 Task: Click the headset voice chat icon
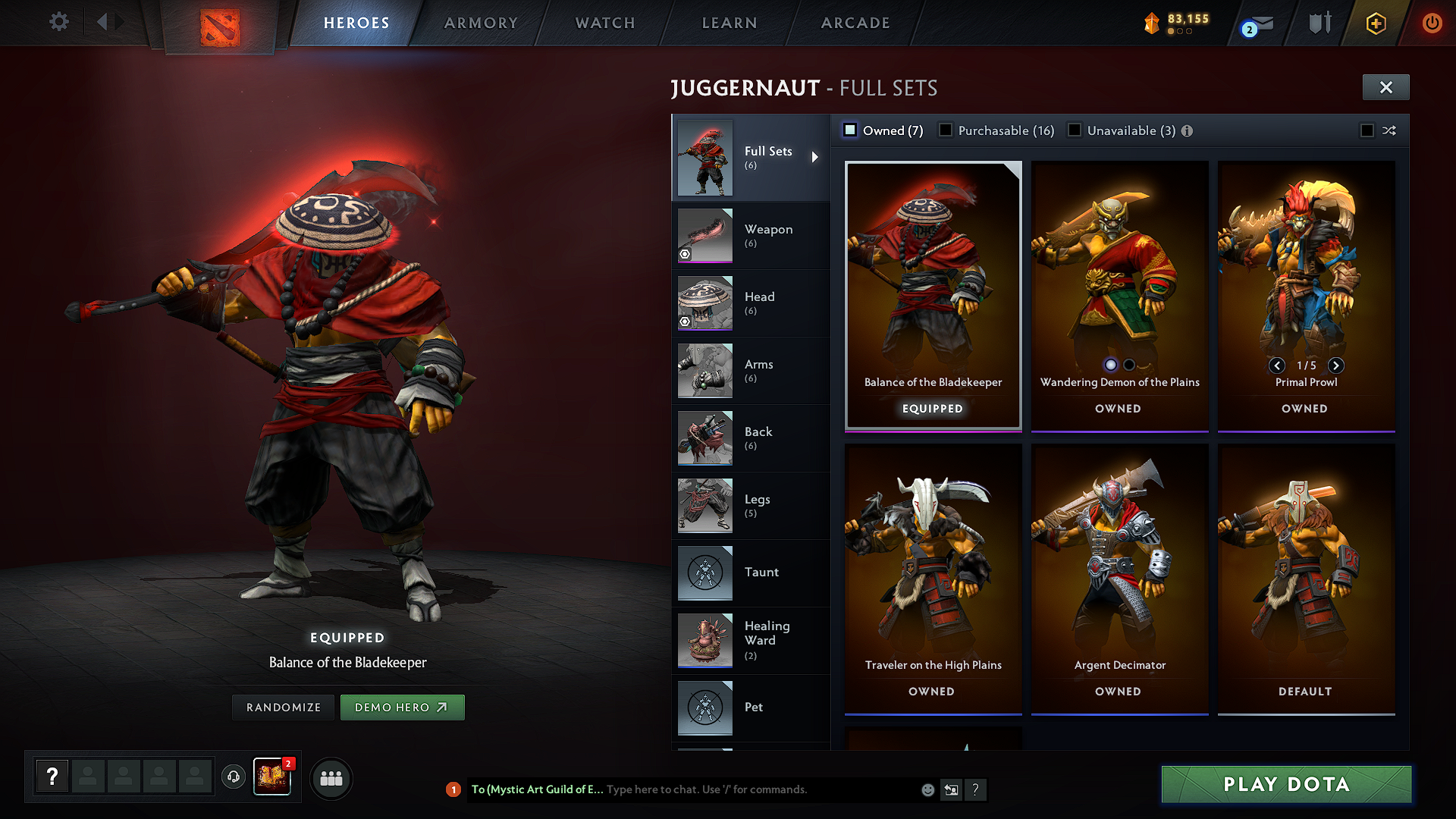pyautogui.click(x=233, y=777)
